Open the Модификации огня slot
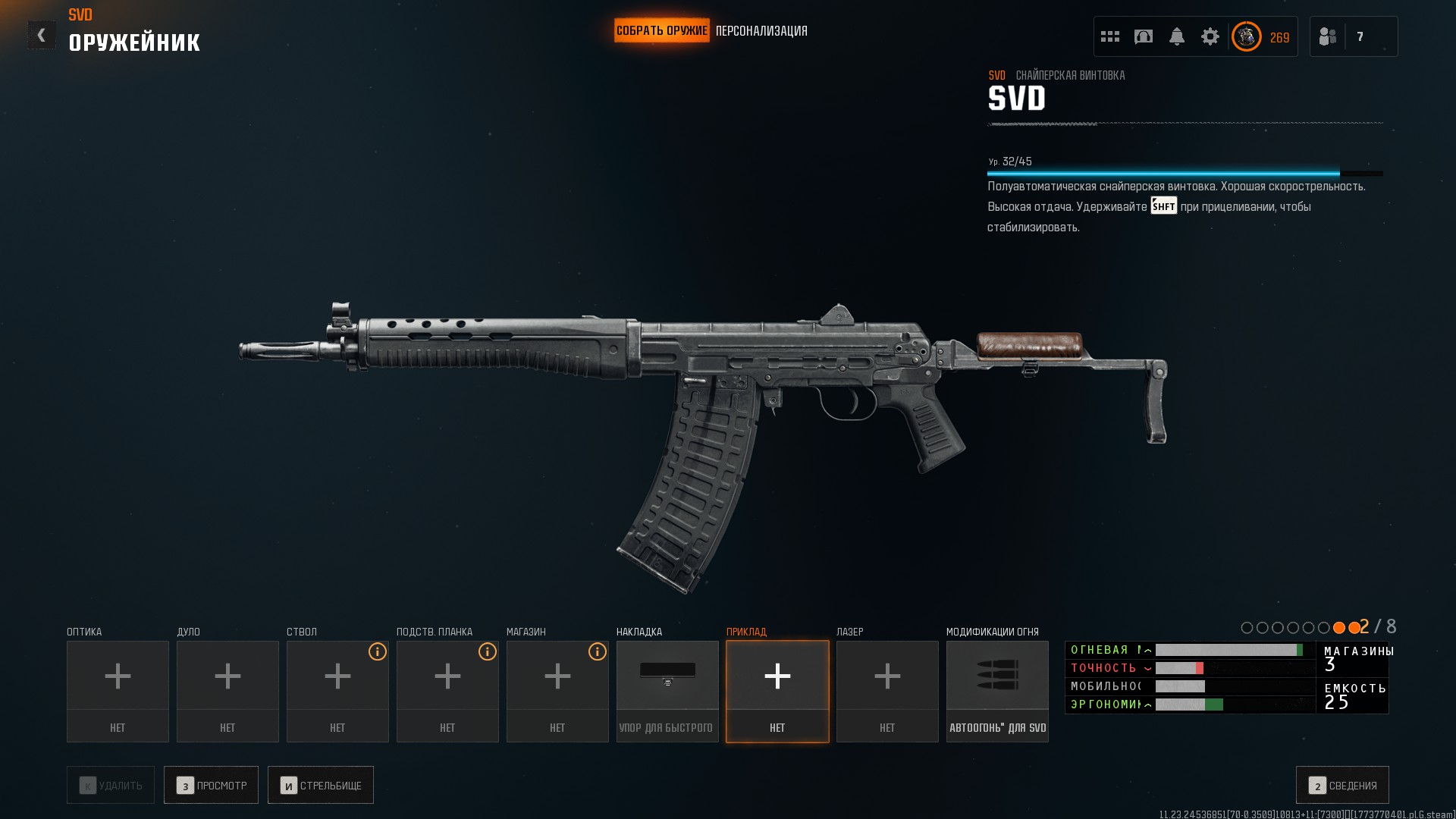 pos(997,691)
